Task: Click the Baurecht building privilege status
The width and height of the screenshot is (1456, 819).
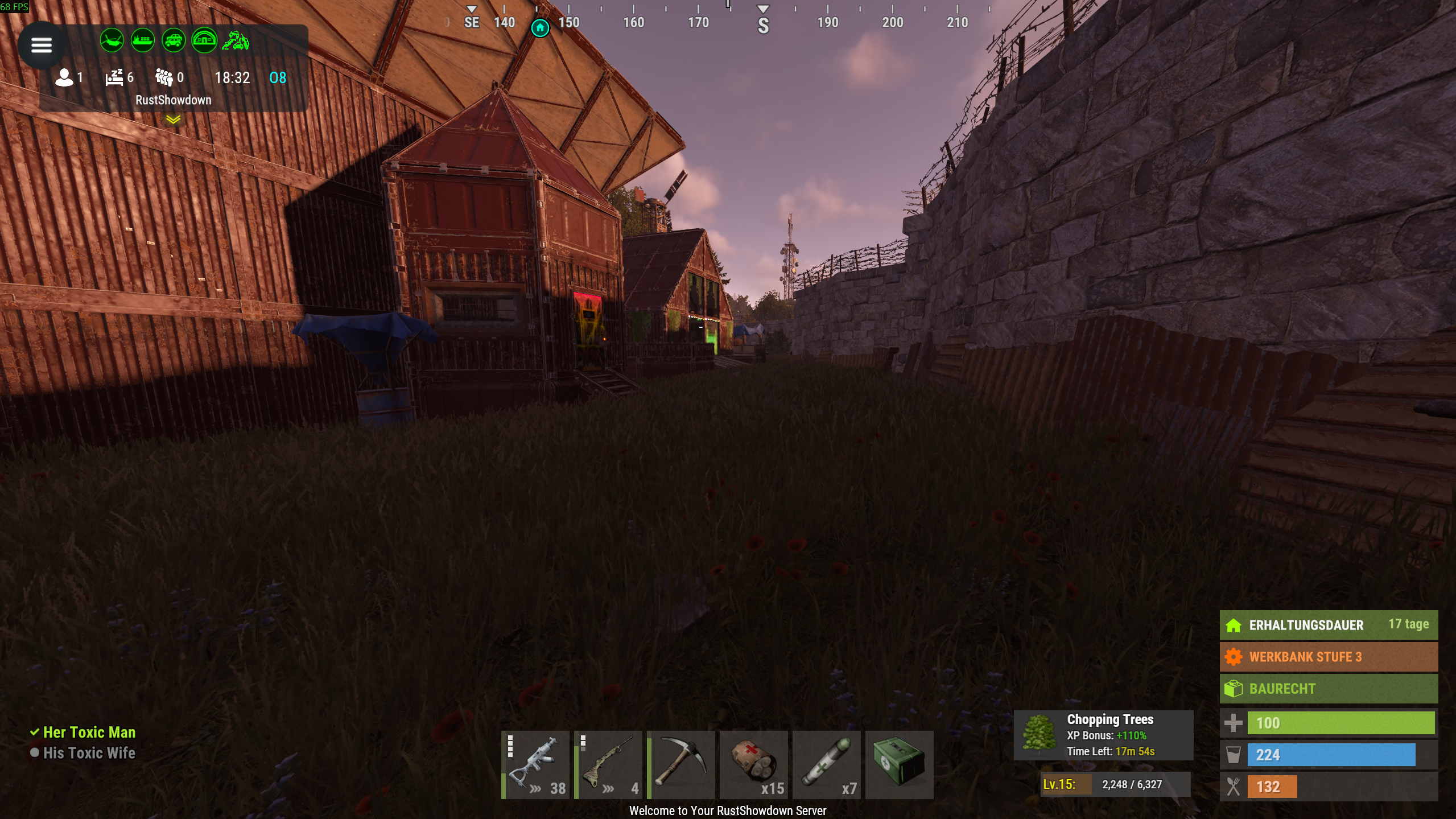Action: tap(1328, 689)
